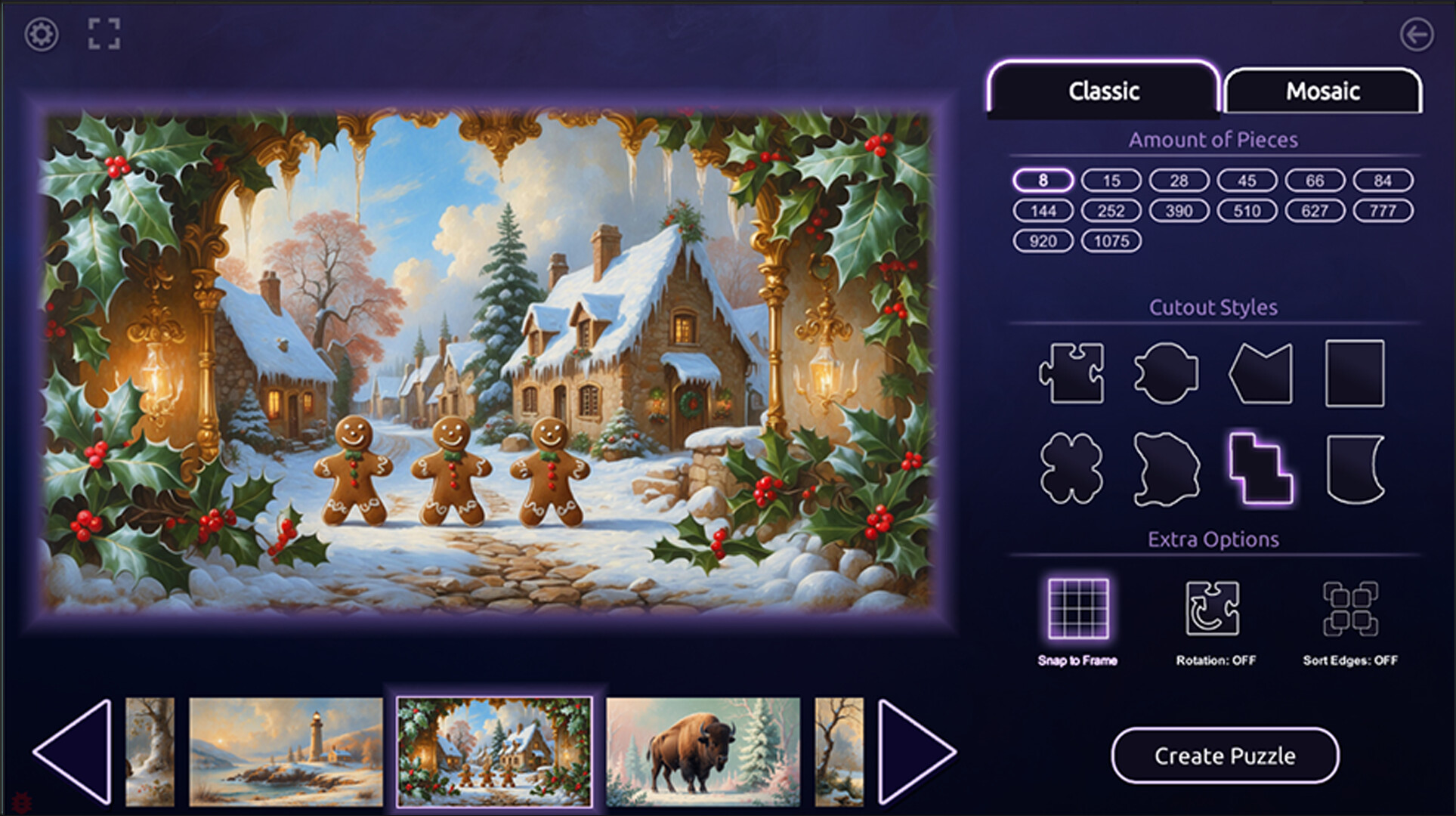Select 252 pieces for the puzzle
The image size is (1456, 816).
(1110, 211)
